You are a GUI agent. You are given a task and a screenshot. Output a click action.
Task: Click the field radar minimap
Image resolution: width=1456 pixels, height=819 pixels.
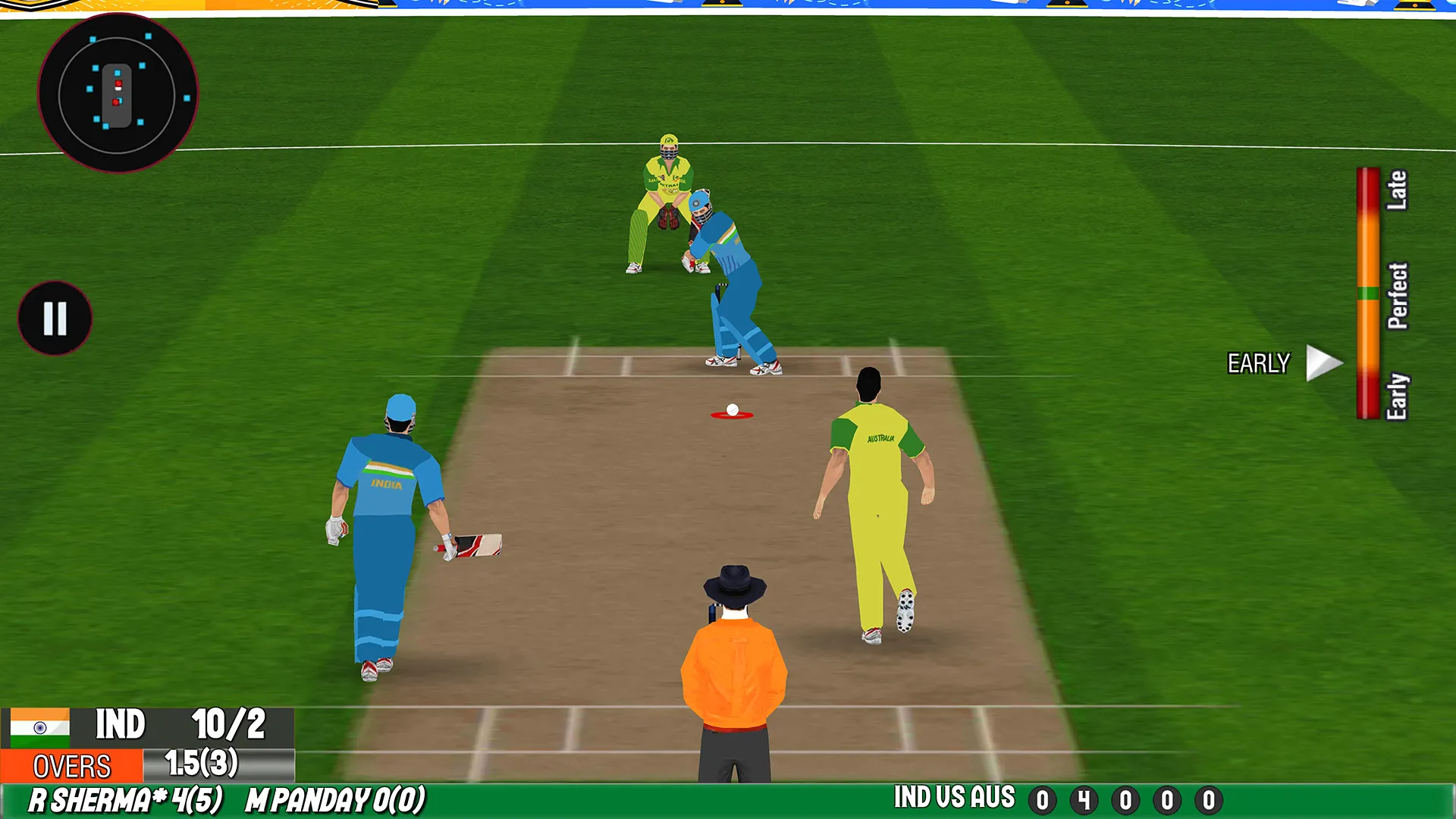118,93
